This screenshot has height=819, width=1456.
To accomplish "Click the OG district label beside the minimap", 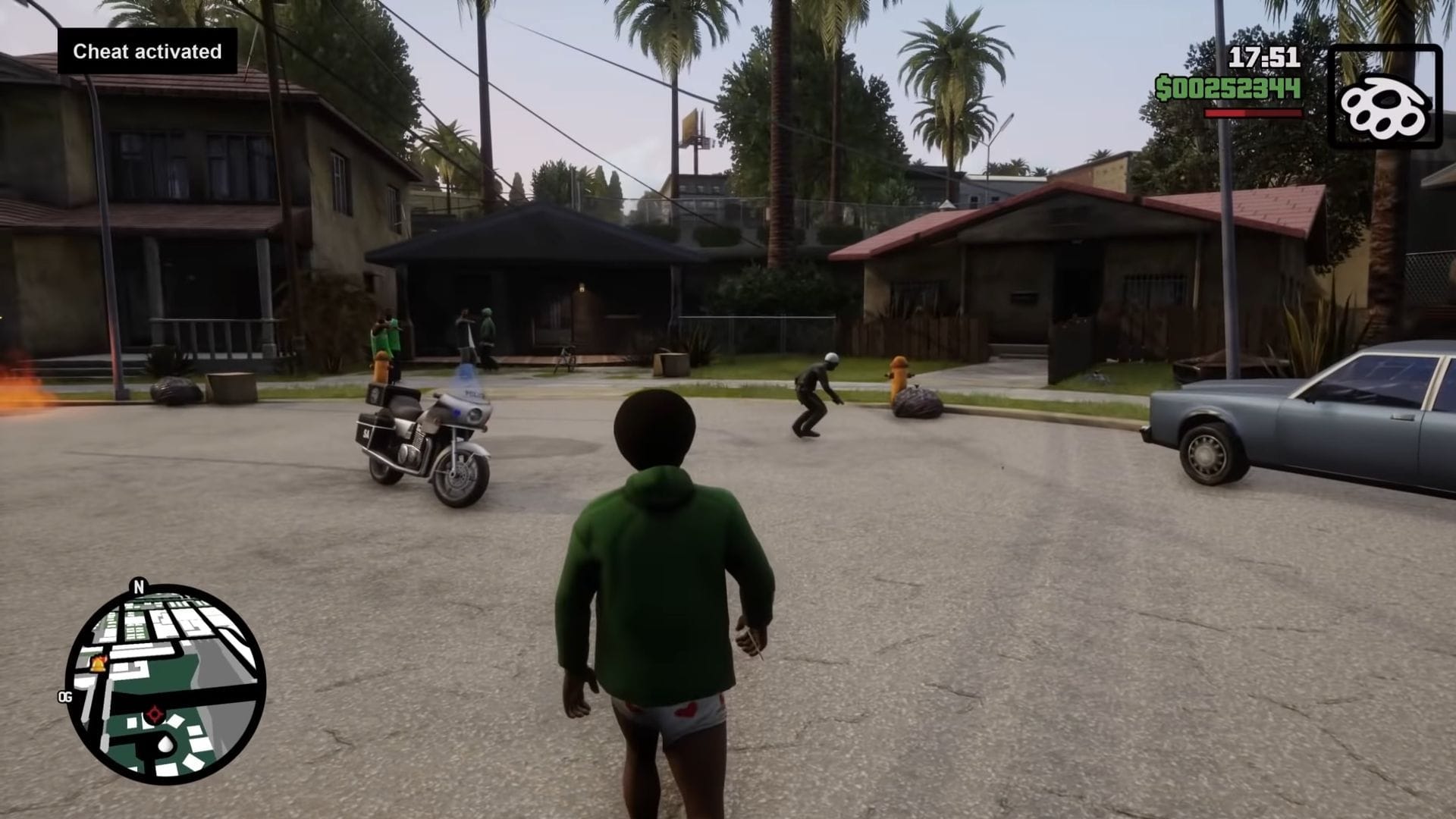I will [x=66, y=695].
